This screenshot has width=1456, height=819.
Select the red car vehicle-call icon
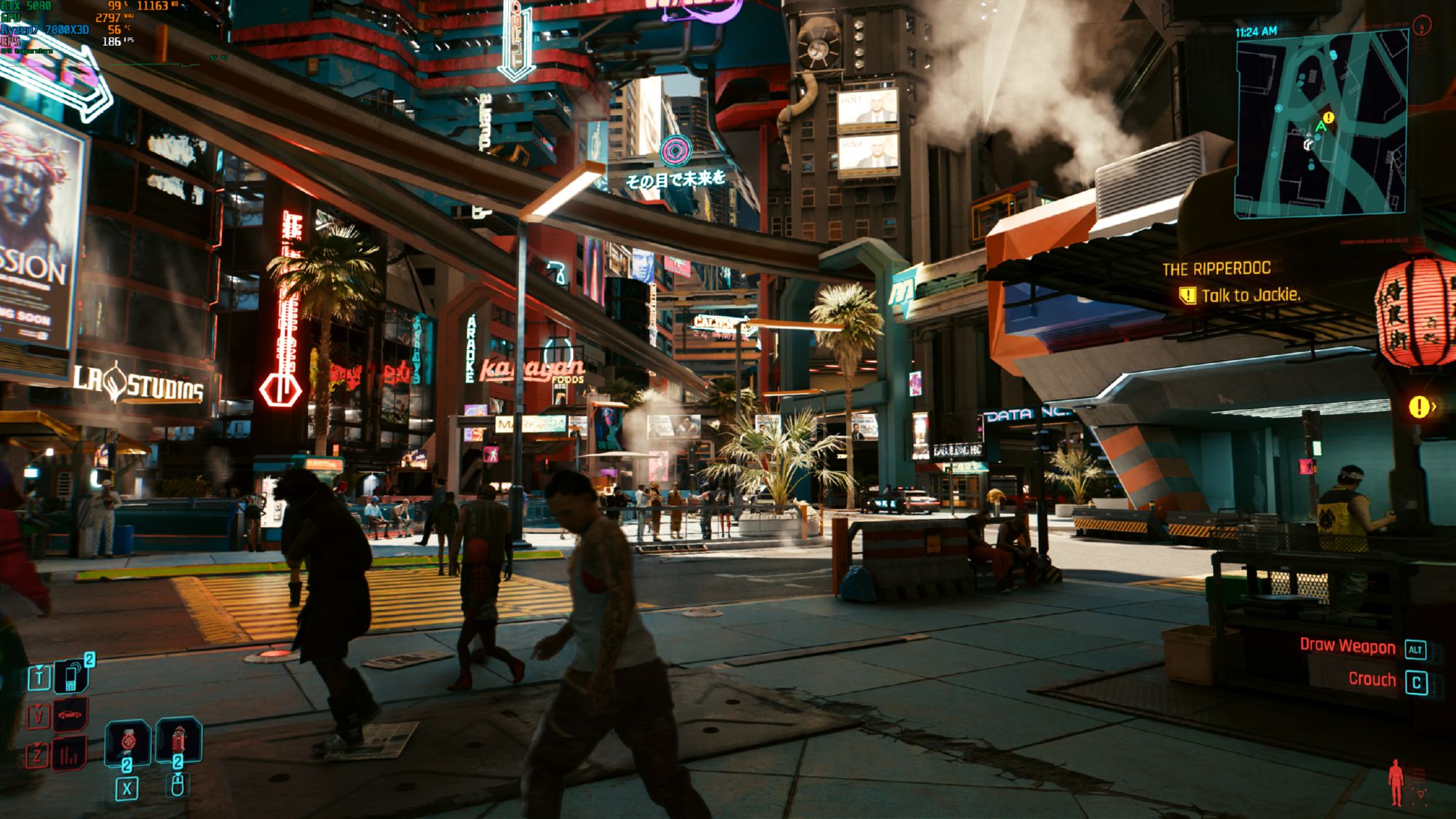click(x=70, y=715)
